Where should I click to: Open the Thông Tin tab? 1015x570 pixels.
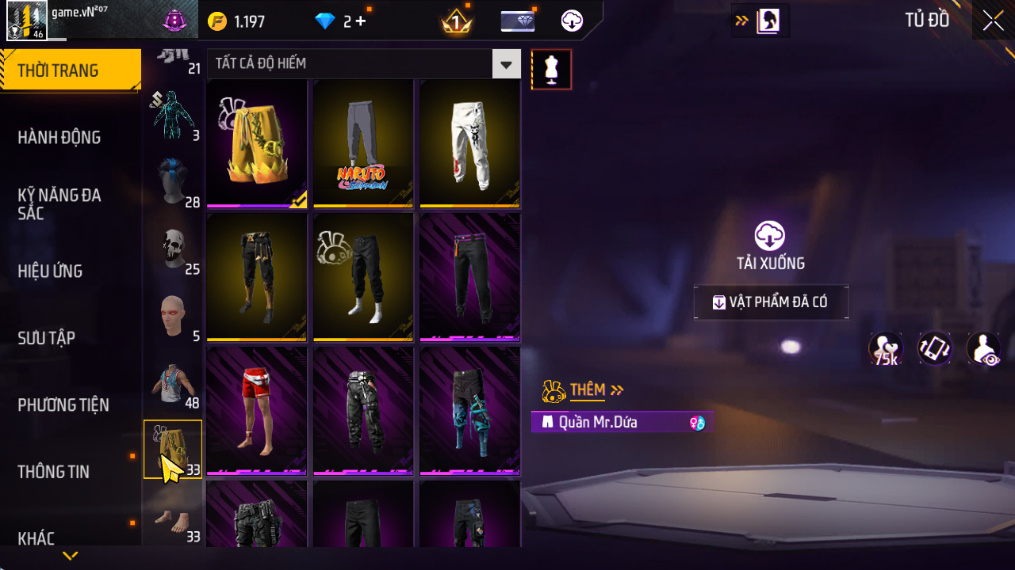[54, 472]
